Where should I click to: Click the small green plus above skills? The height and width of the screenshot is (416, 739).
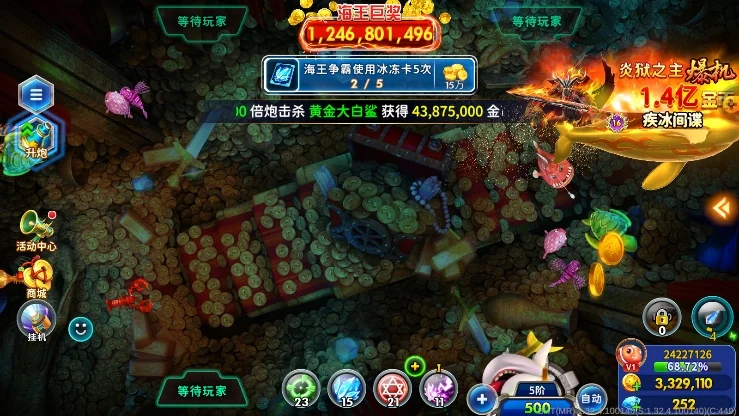tap(415, 364)
